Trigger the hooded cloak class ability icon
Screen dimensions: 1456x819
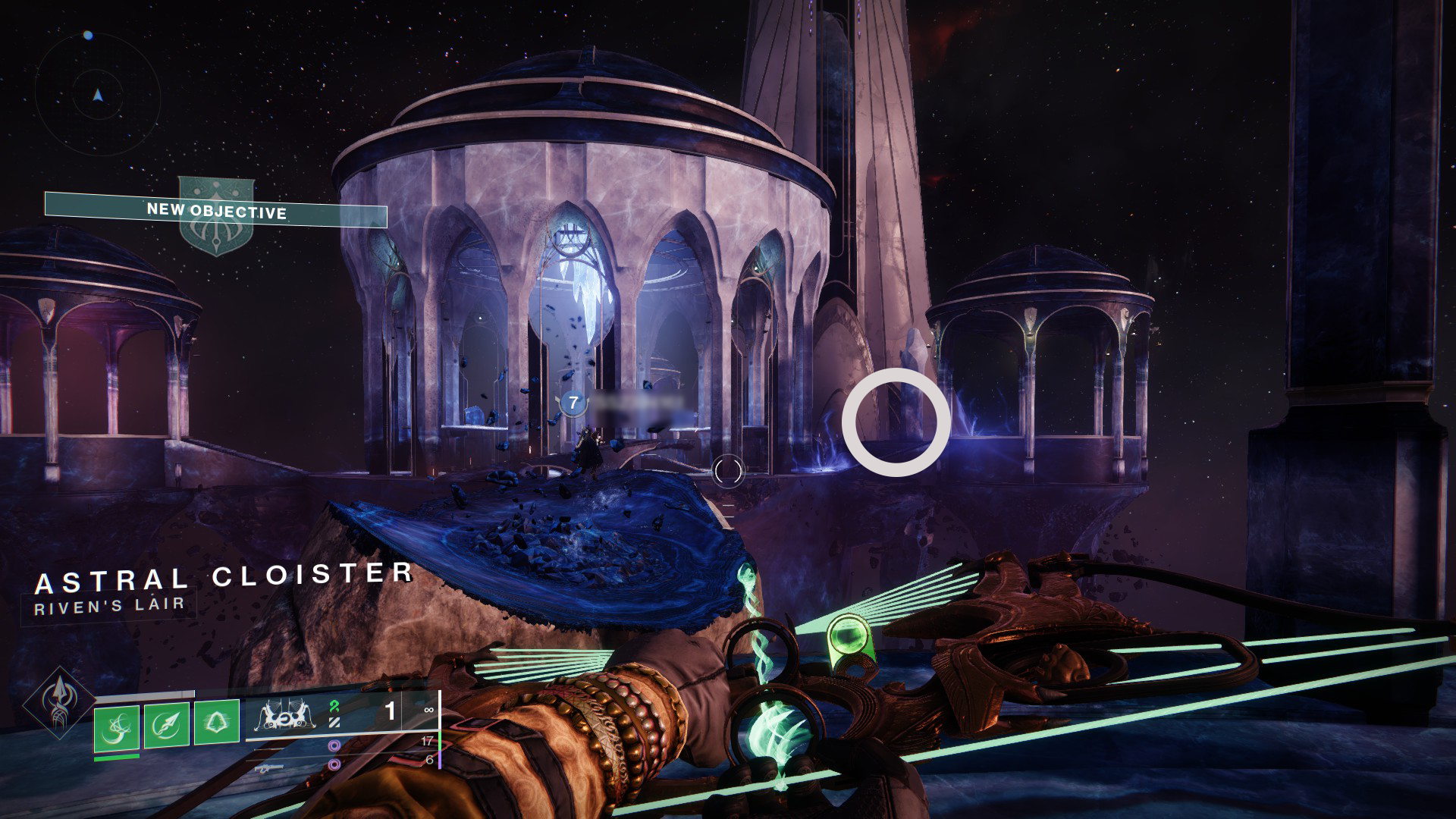[x=217, y=721]
